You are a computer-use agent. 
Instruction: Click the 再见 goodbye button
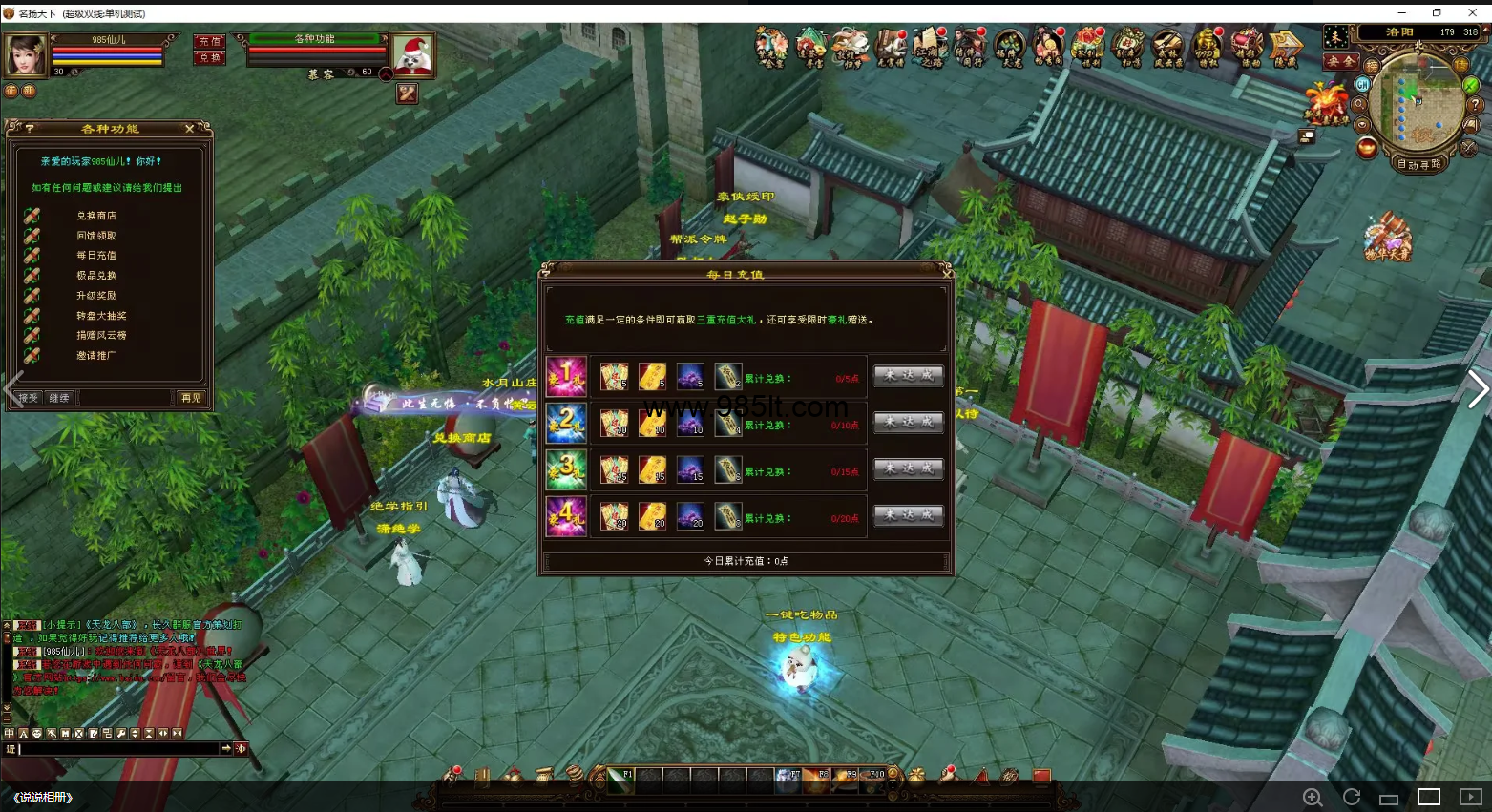click(191, 398)
